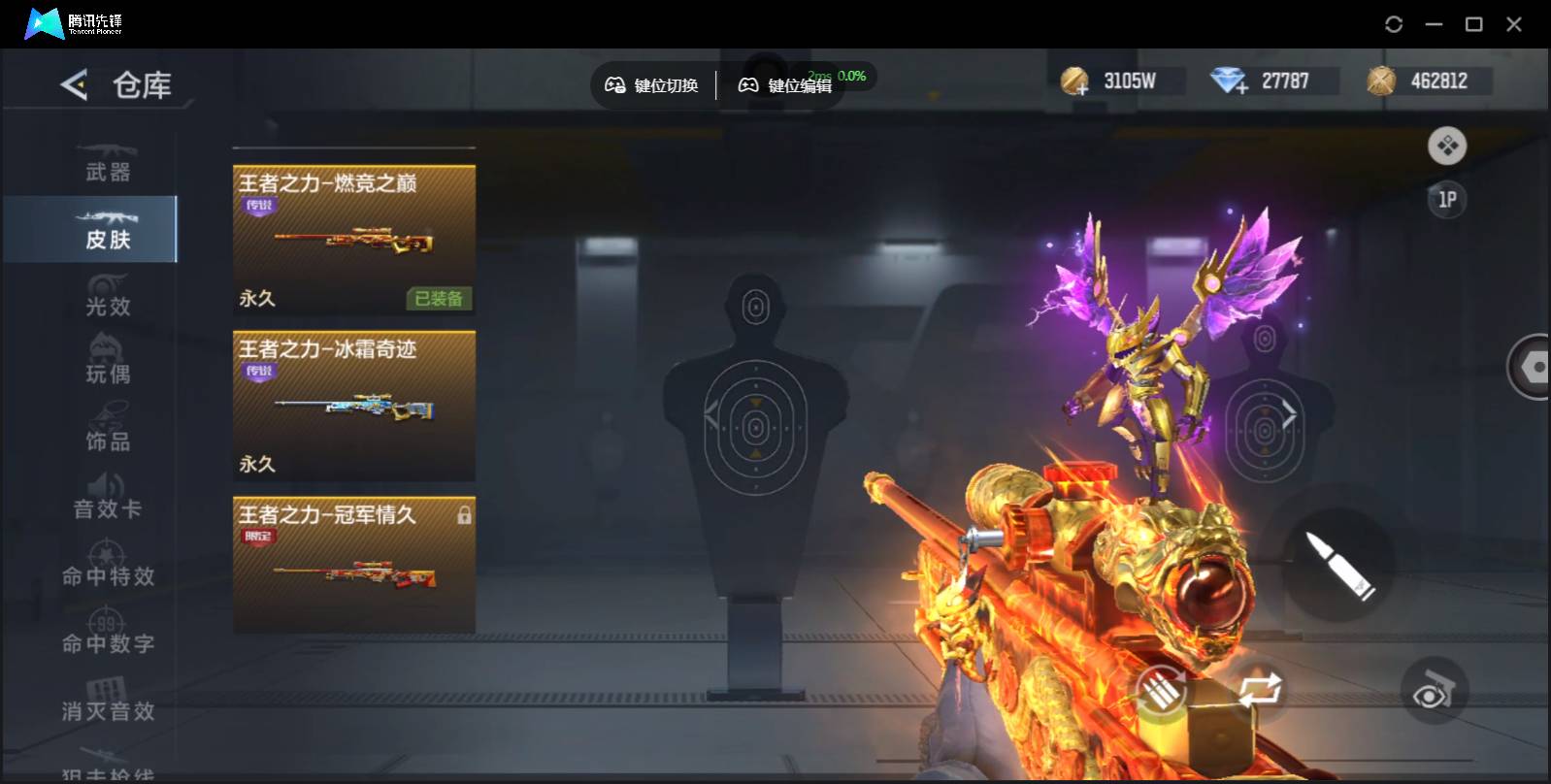Viewport: 1551px width, 784px height.
Task: Open the 命中特效 hit effects tab
Action: 107,567
